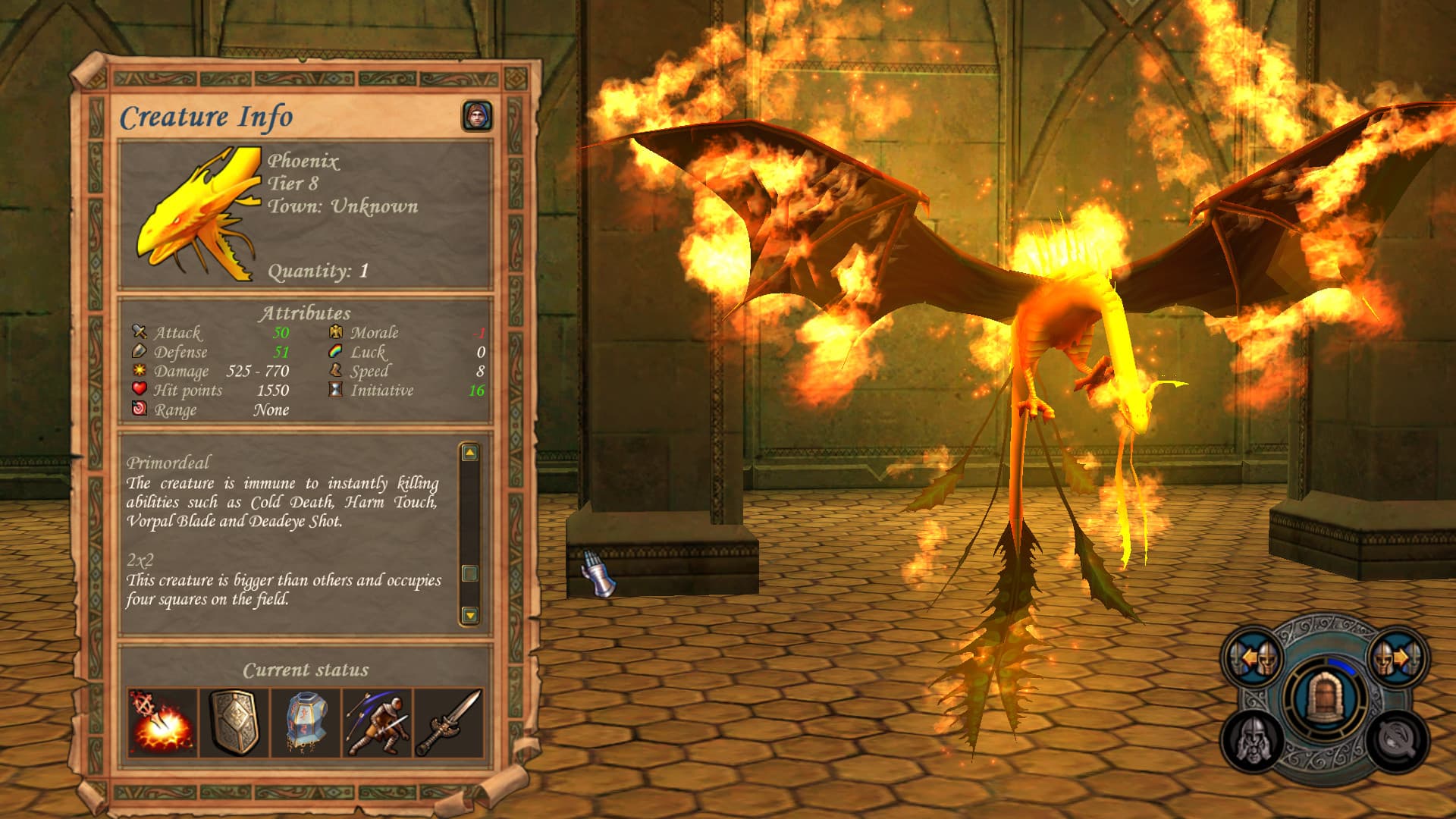This screenshot has height=819, width=1456.
Task: Select the ornate shield status icon
Action: tap(234, 723)
